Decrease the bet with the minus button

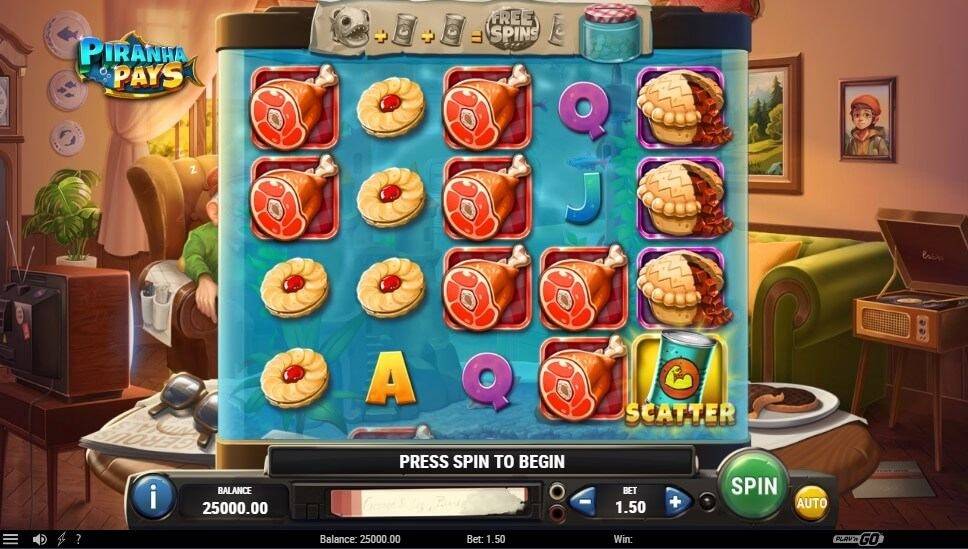(585, 500)
